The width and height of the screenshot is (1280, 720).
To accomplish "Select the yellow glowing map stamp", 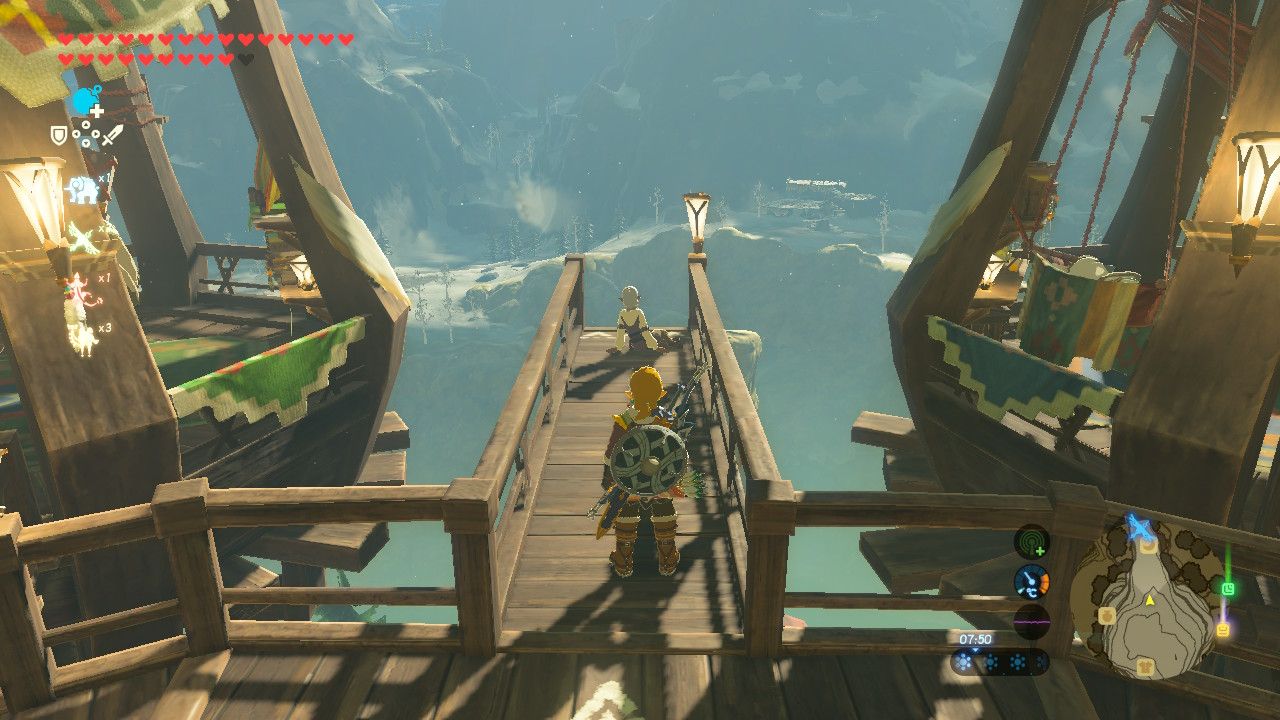I will (x=1222, y=630).
